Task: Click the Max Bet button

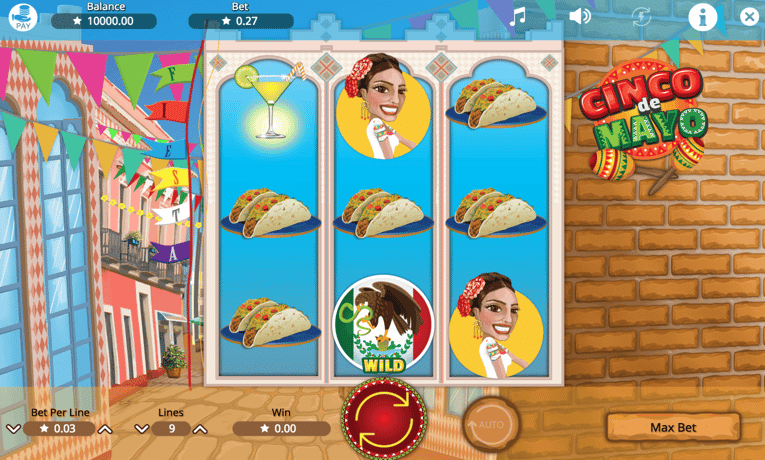Action: (672, 427)
